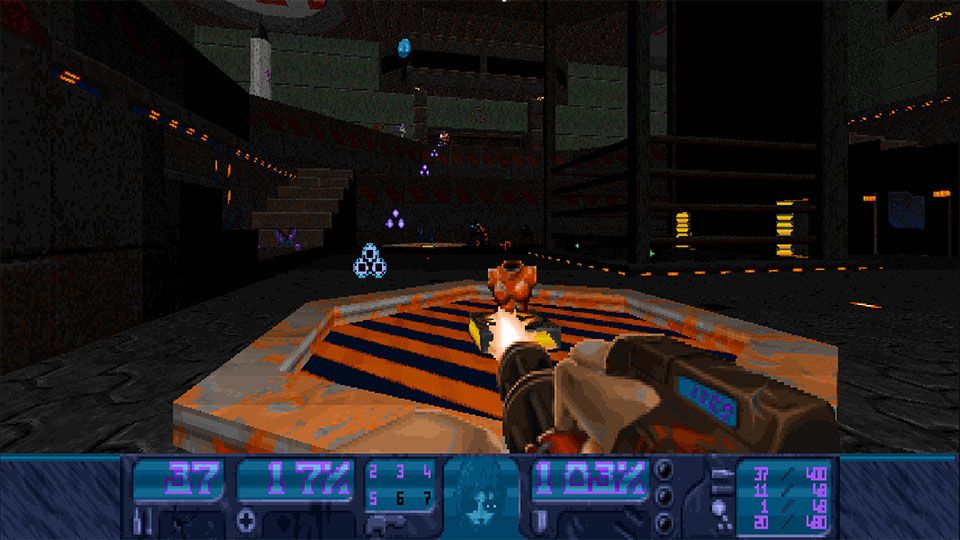Click the health cross icon
Screen dimensions: 960x540
click(247, 521)
